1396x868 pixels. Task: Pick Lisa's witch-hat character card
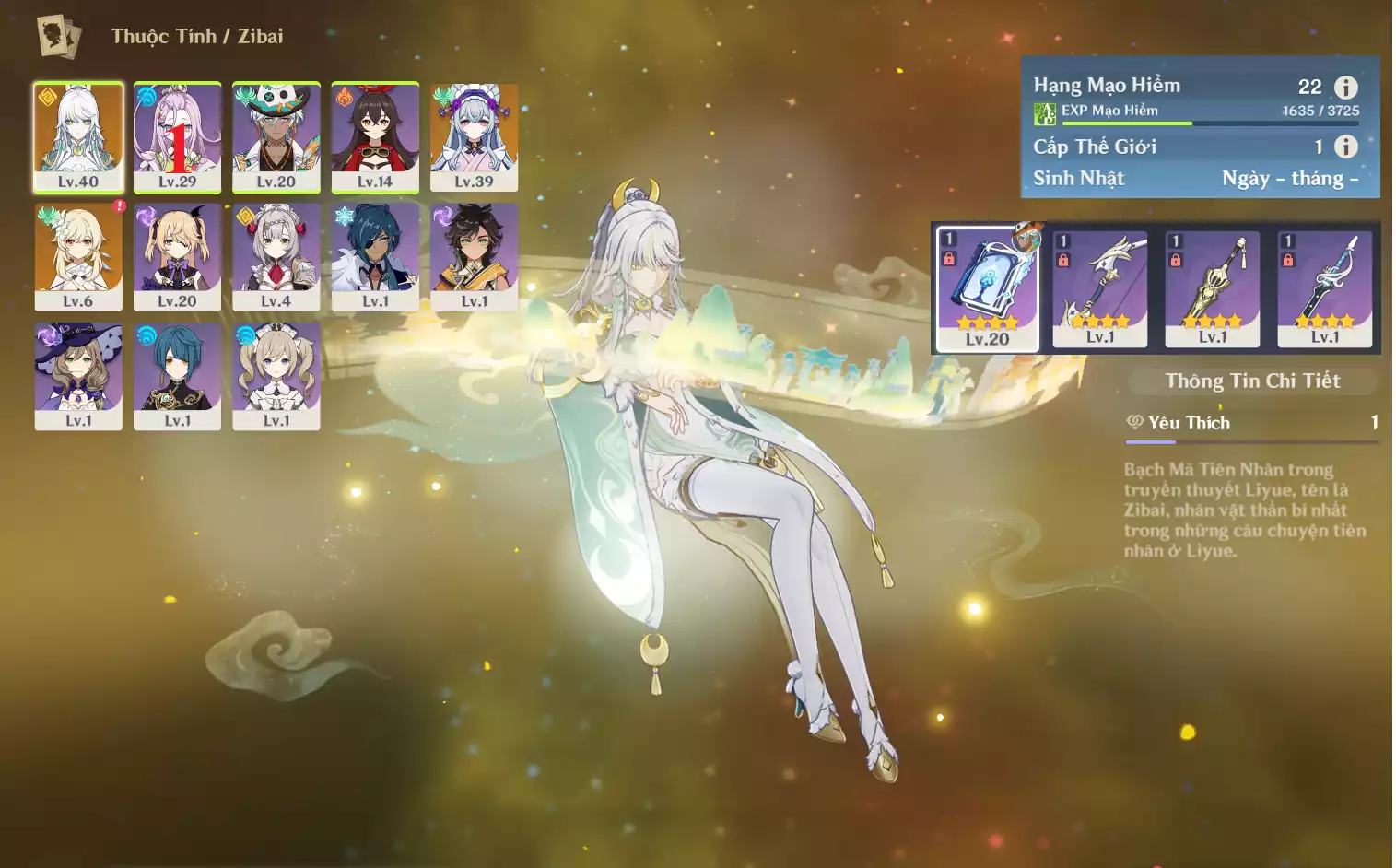coord(78,376)
